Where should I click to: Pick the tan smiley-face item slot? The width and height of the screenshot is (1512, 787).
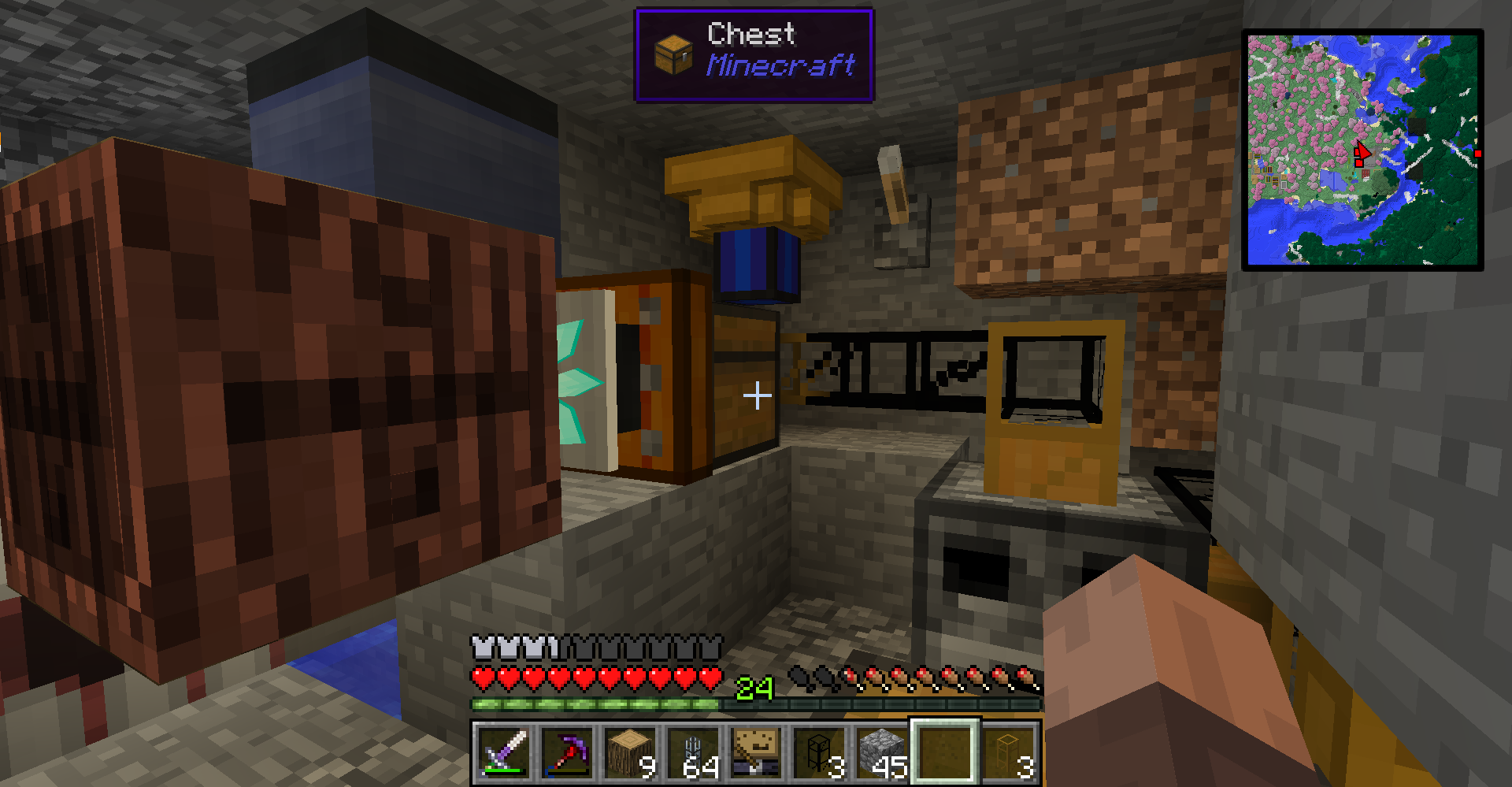pyautogui.click(x=756, y=752)
